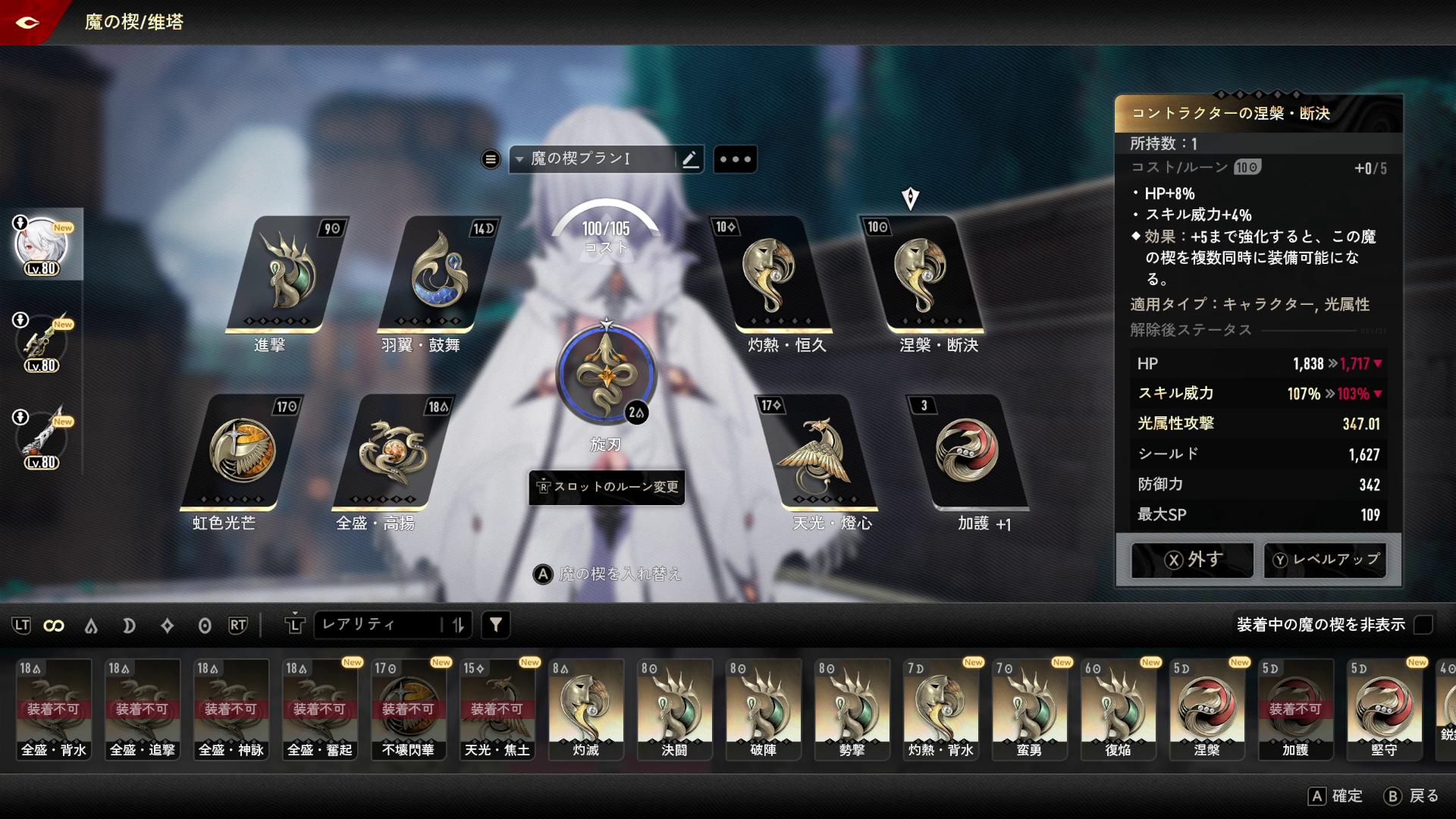Pick the 灼滅 wedge from the list
The width and height of the screenshot is (1456, 819).
click(x=585, y=708)
